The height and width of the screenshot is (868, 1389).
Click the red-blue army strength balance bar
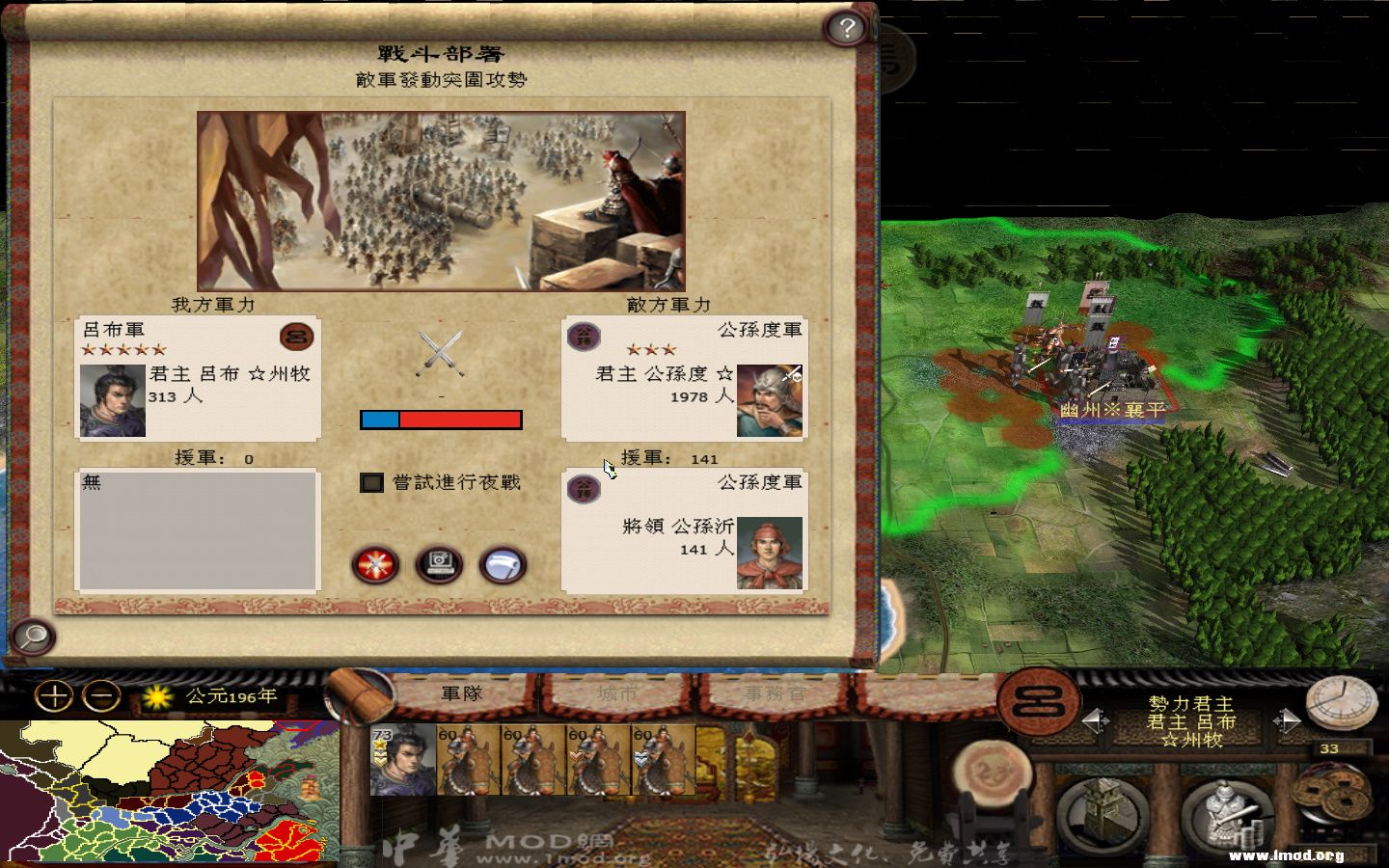click(441, 419)
